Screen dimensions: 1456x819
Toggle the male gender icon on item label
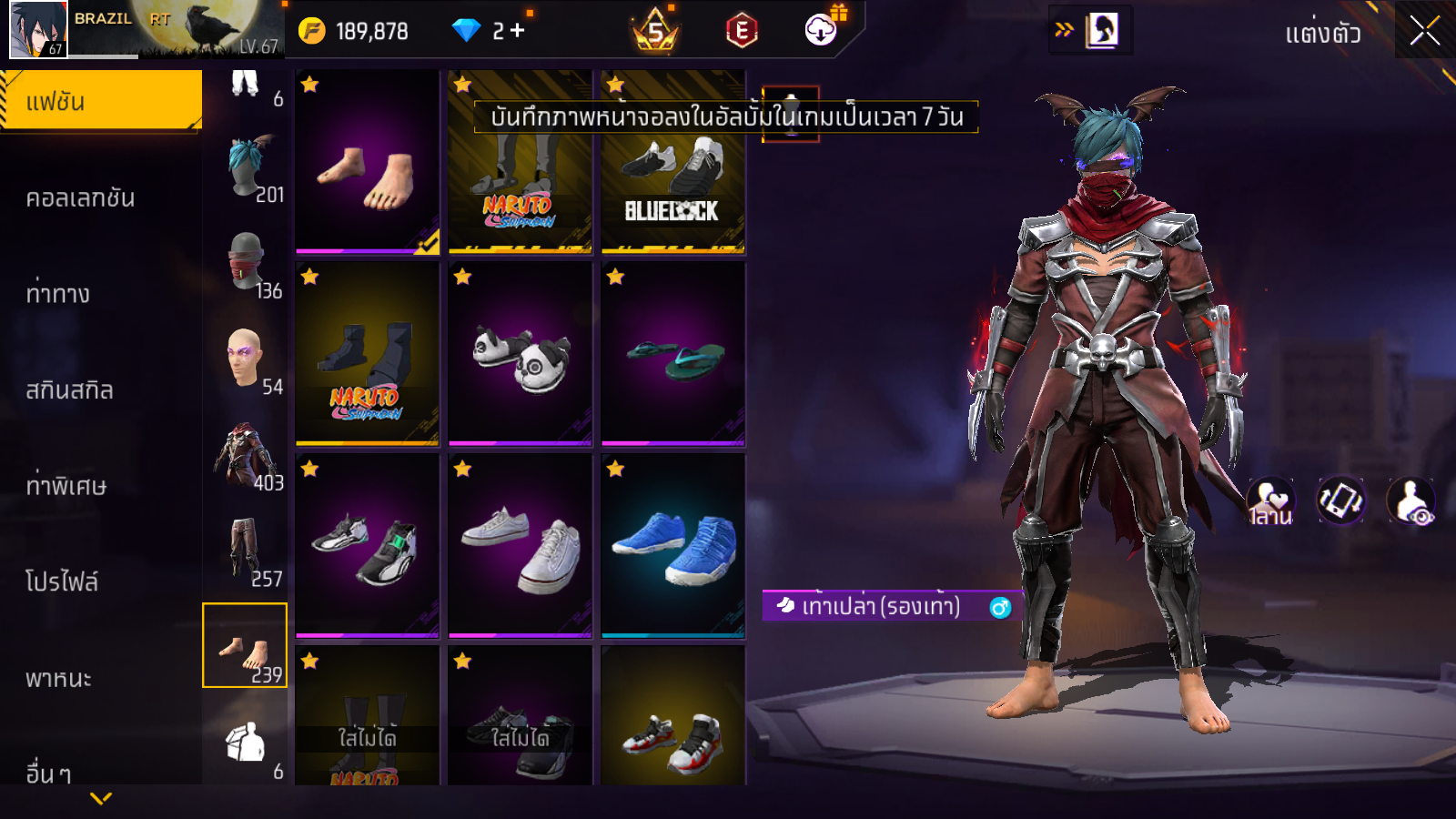[1000, 607]
